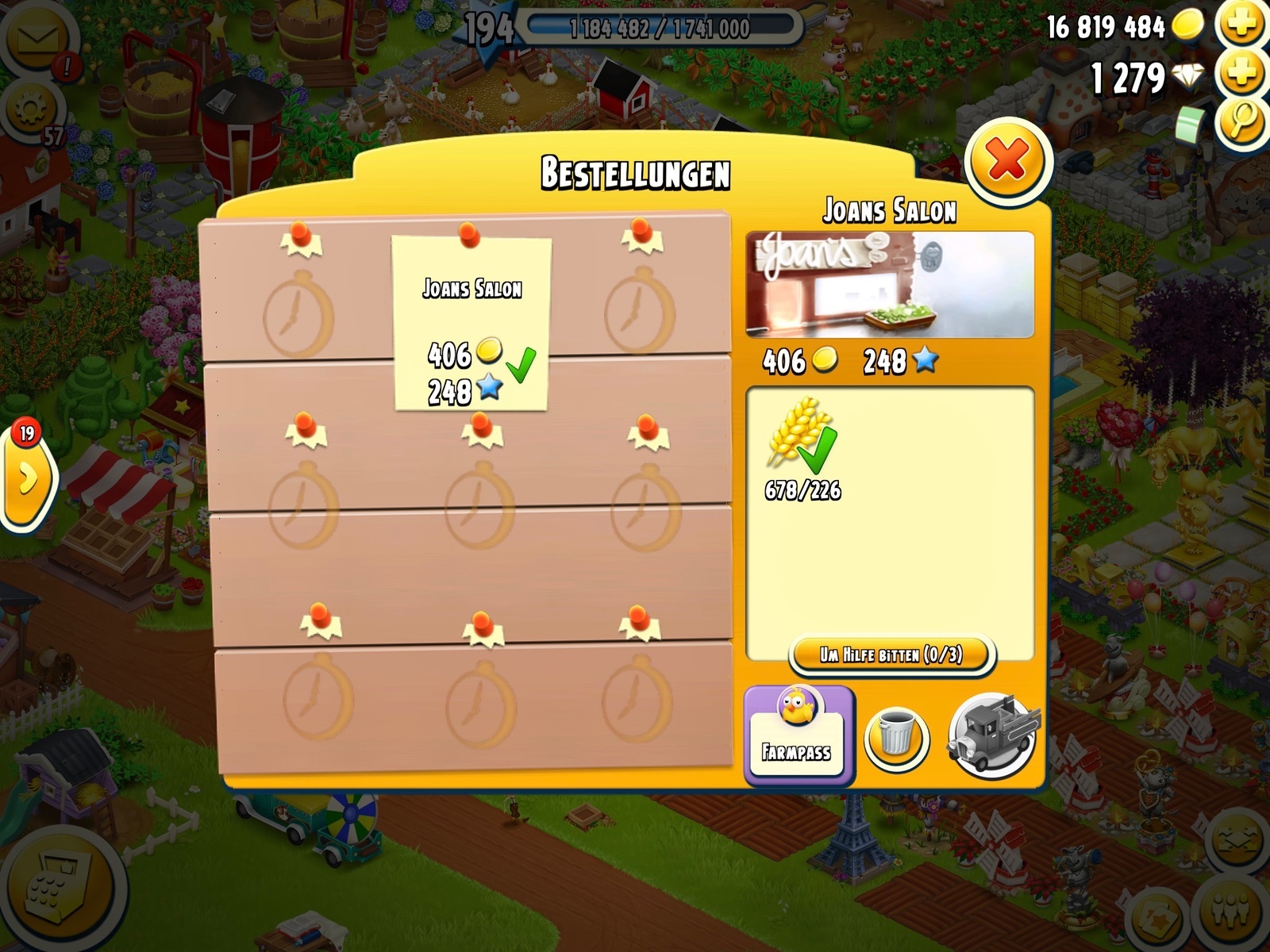1270x952 pixels.
Task: Buy more diamonds with the plus button
Action: coord(1242,75)
